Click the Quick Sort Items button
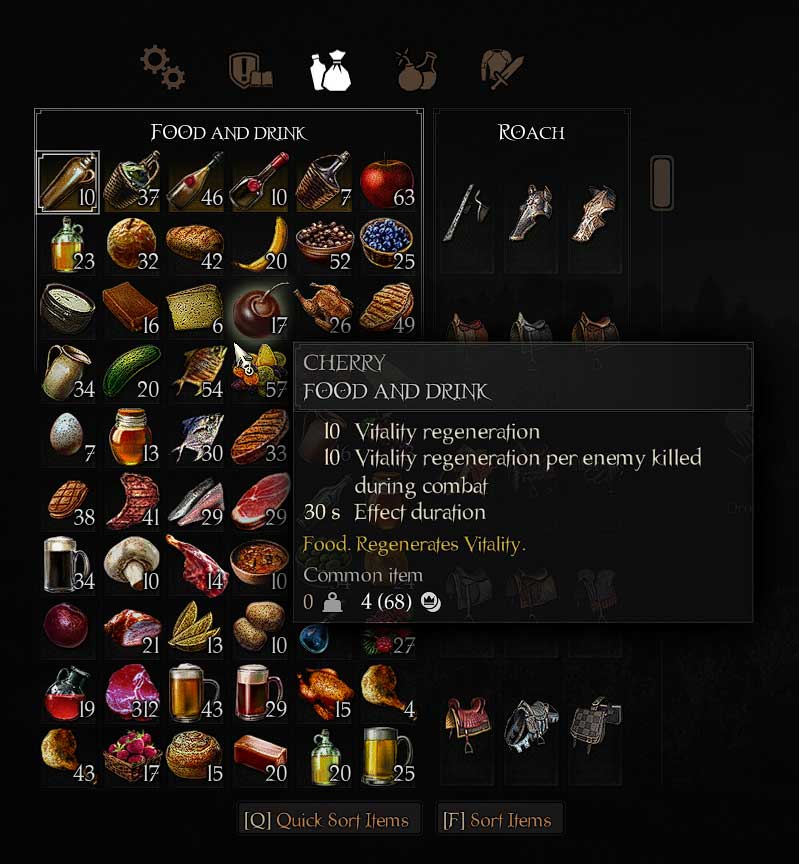The image size is (799, 864). [x=328, y=820]
